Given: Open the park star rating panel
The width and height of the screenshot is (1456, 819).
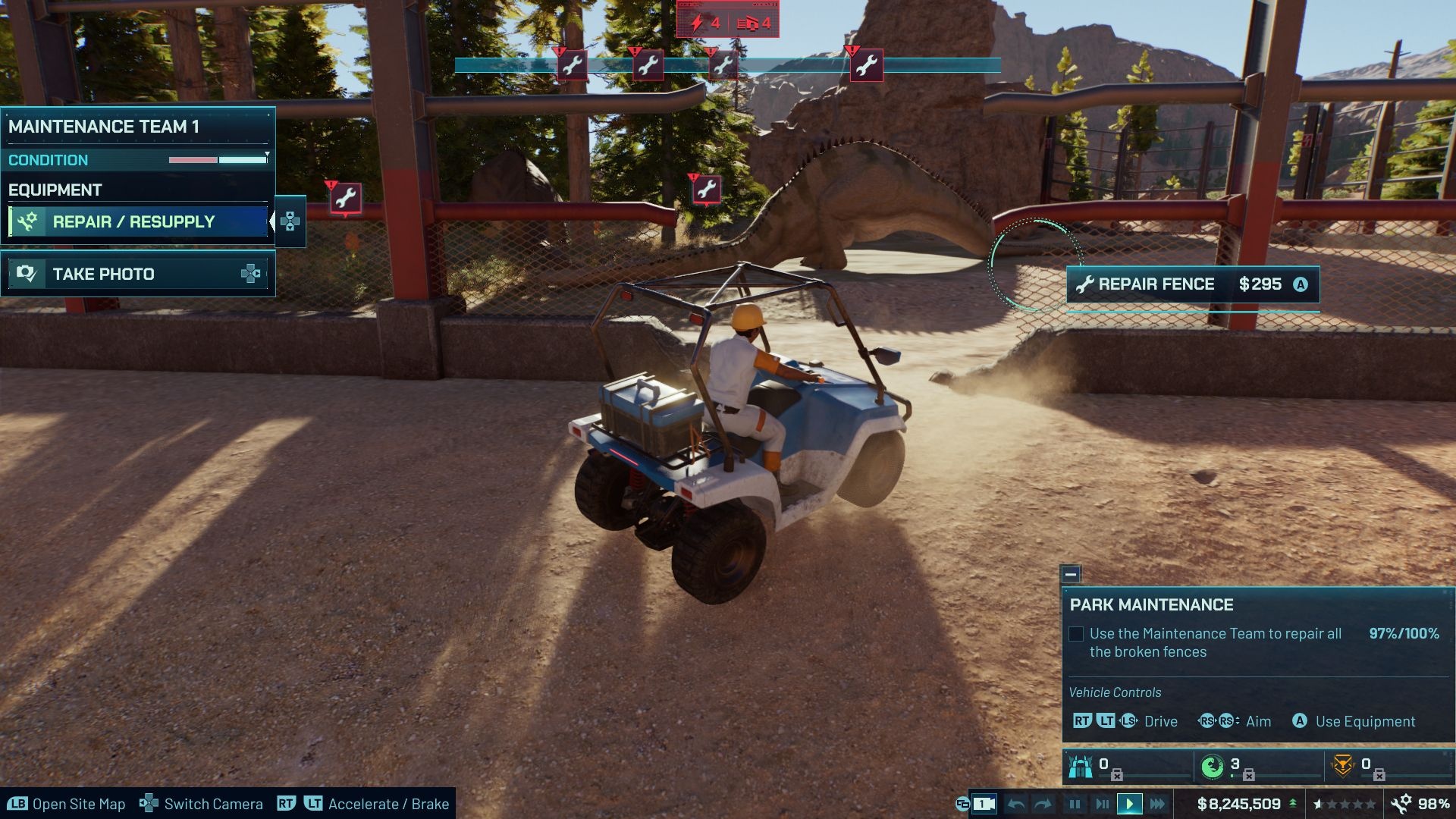Looking at the screenshot, I should [1345, 804].
